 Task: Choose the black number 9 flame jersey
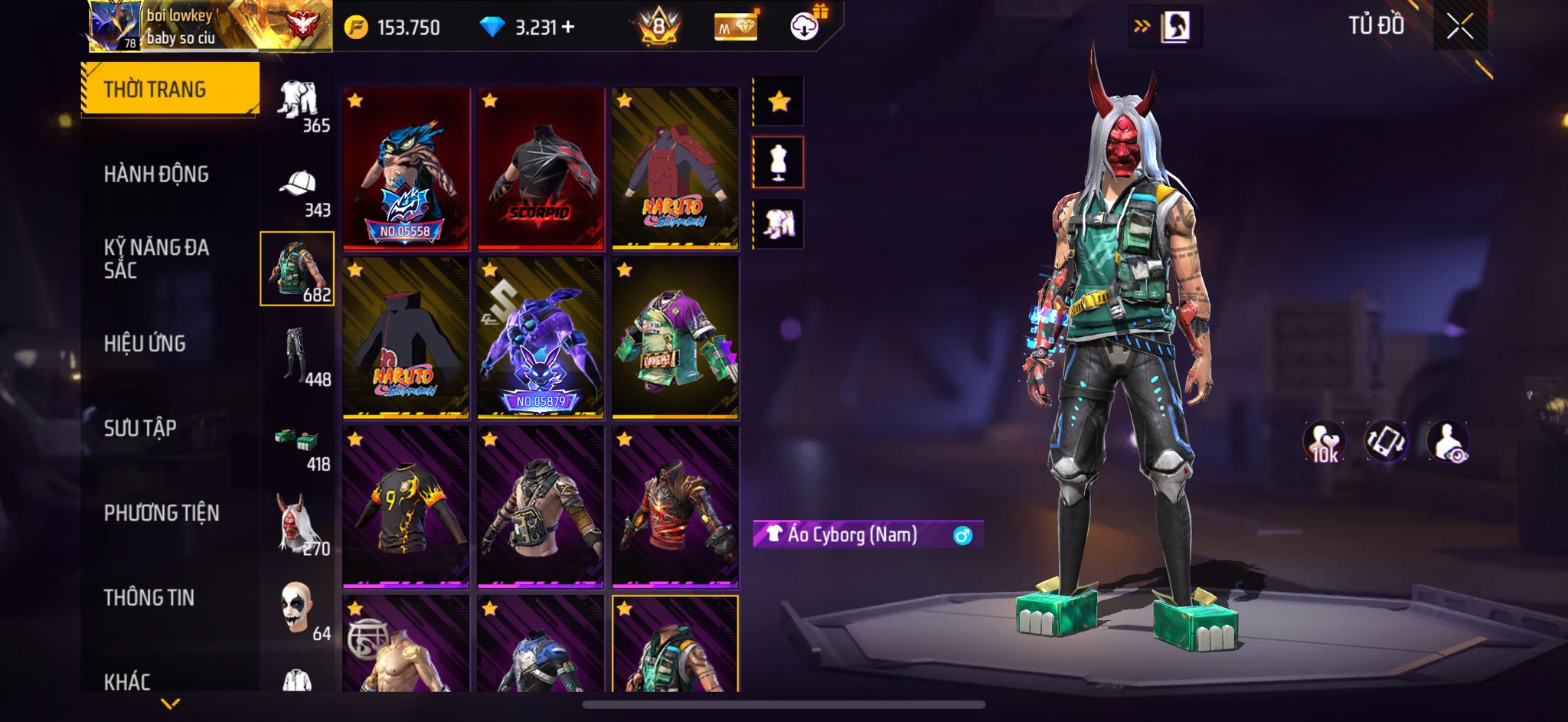pos(406,507)
